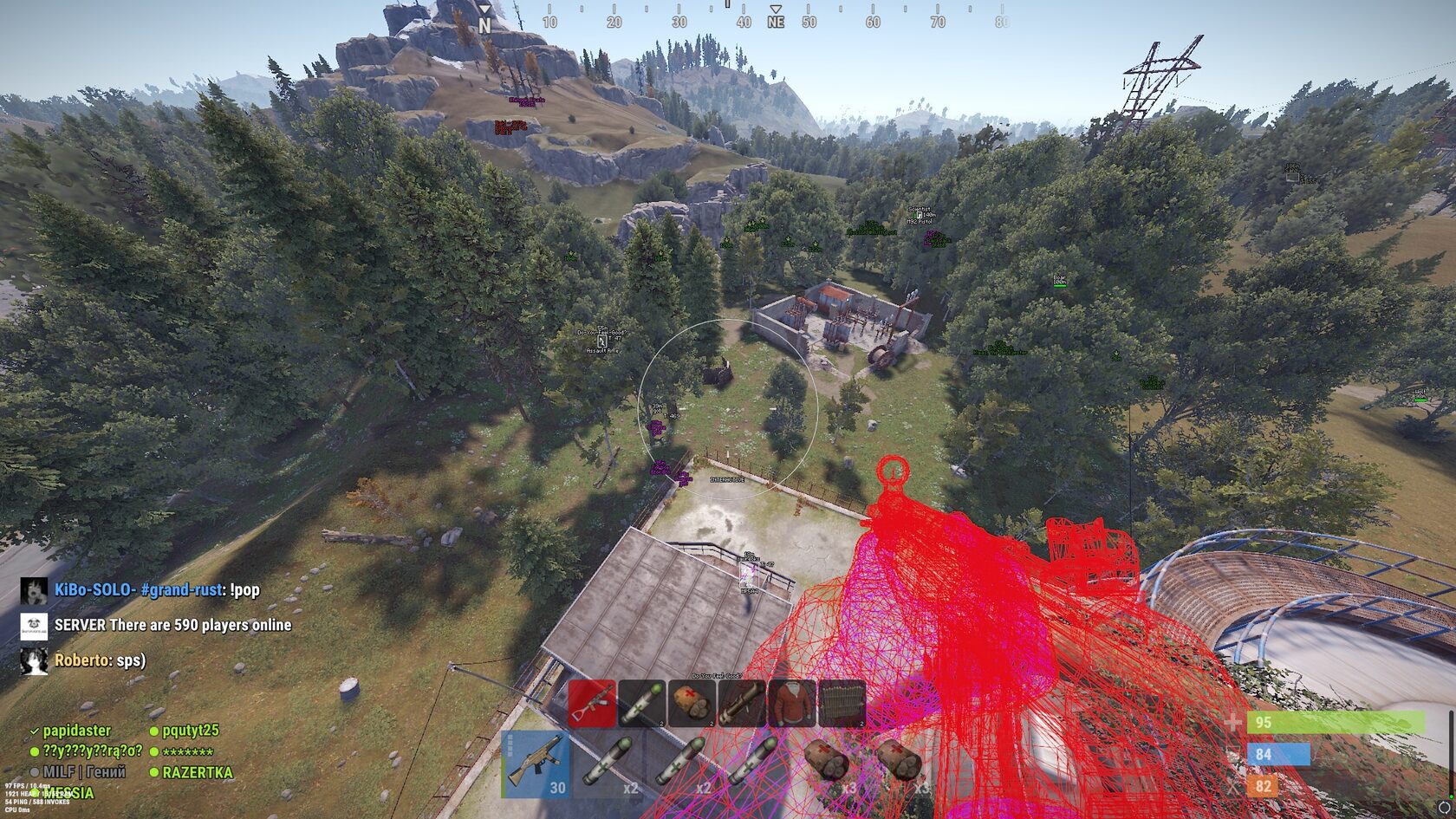Select teammate RAZERTKA in team list

coord(197,772)
